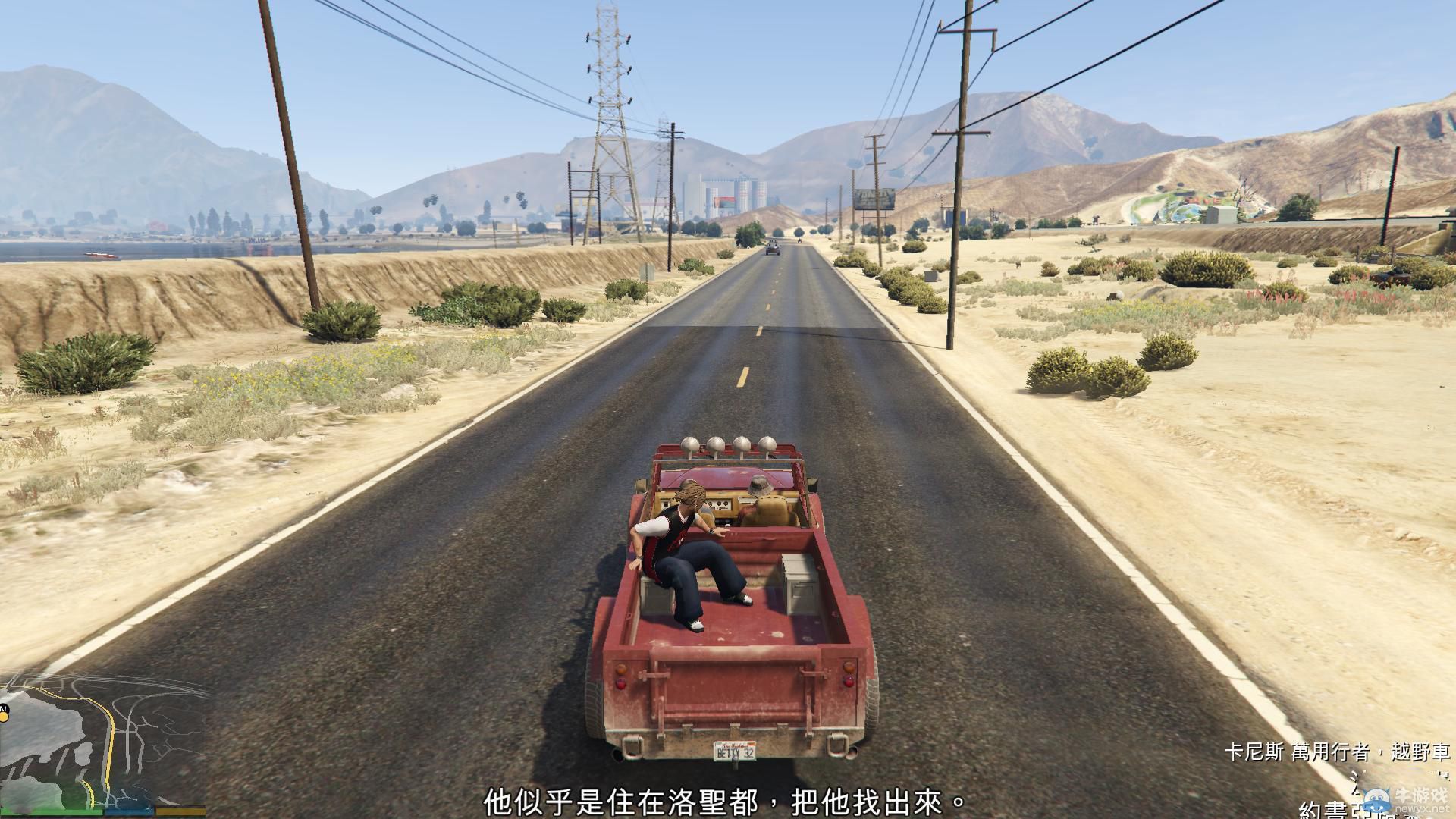Click the yellow mission blip on minimap
1456x819 pixels.
click(5, 717)
